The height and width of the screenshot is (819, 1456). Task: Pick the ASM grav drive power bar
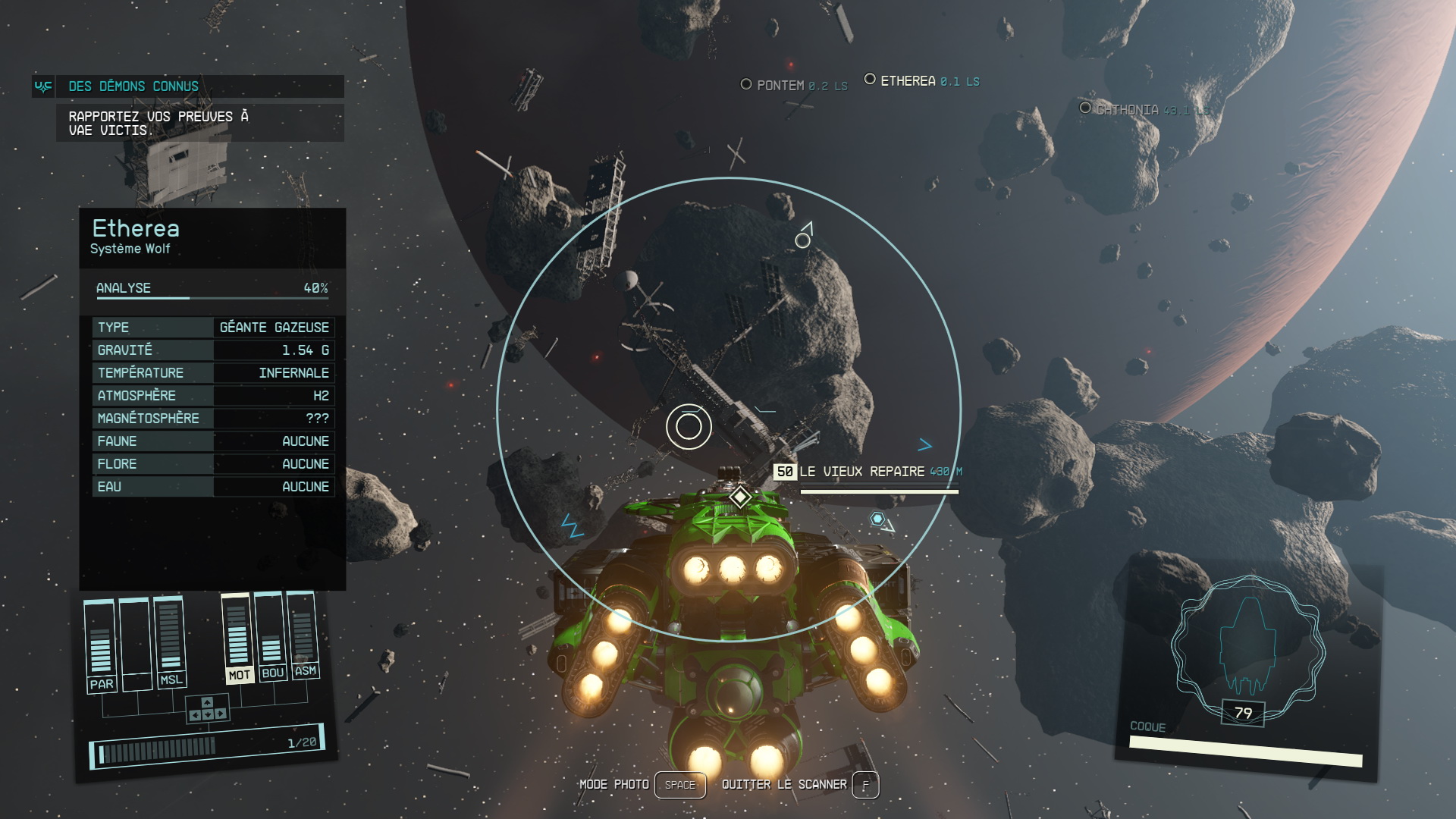[x=303, y=633]
